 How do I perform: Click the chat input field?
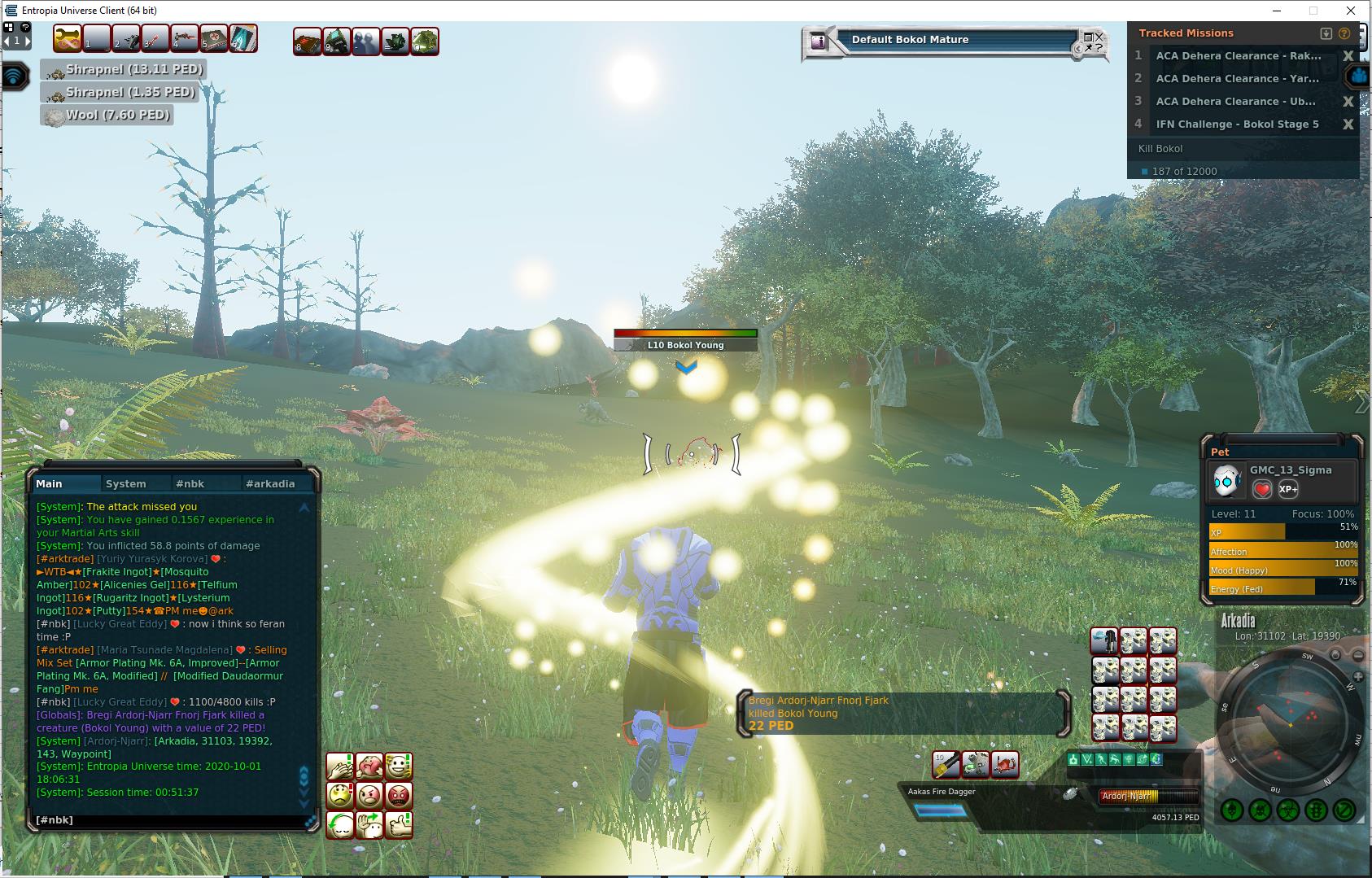click(x=167, y=820)
